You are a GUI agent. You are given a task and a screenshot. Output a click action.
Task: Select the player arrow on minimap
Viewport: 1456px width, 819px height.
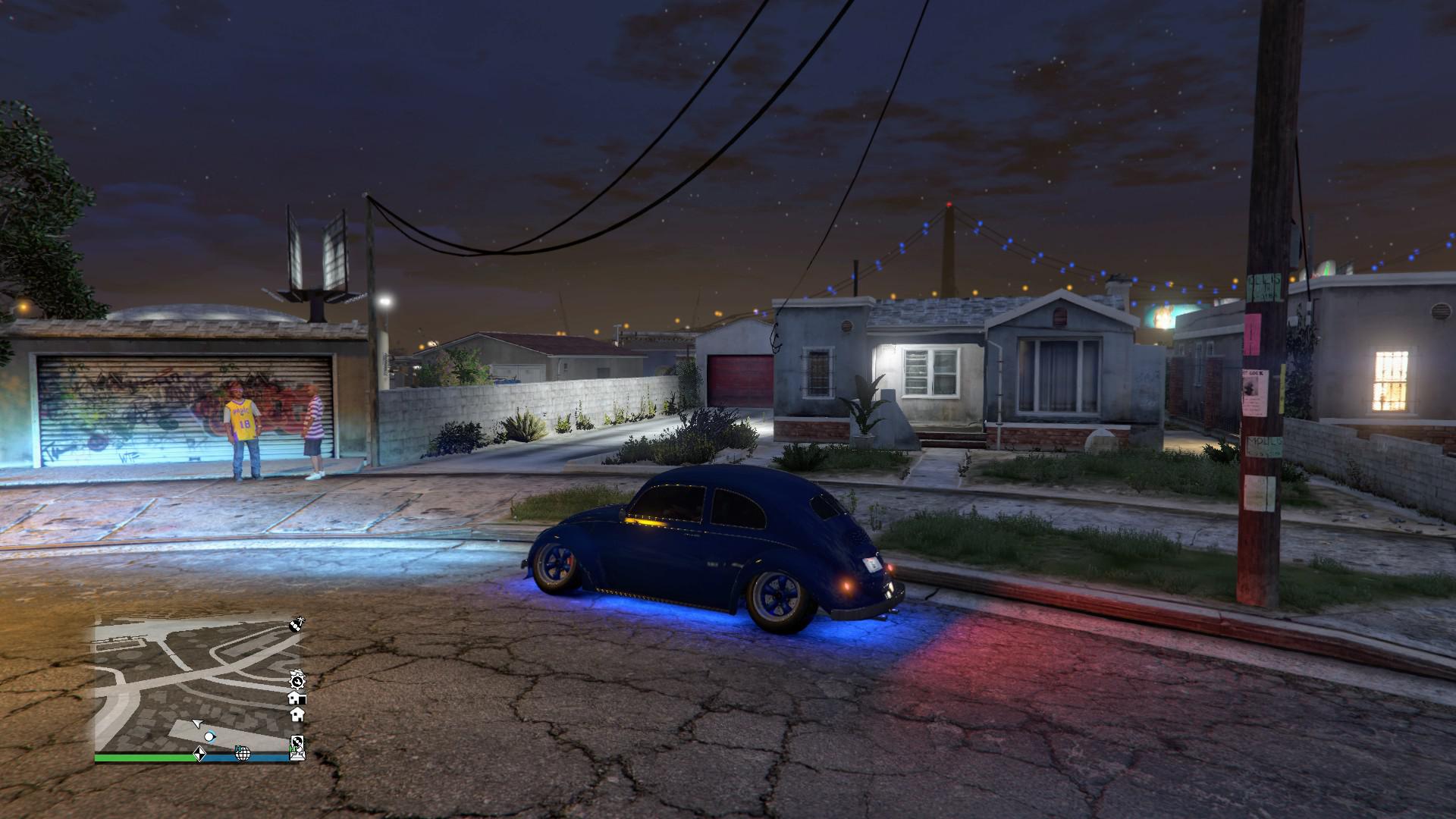(x=198, y=723)
